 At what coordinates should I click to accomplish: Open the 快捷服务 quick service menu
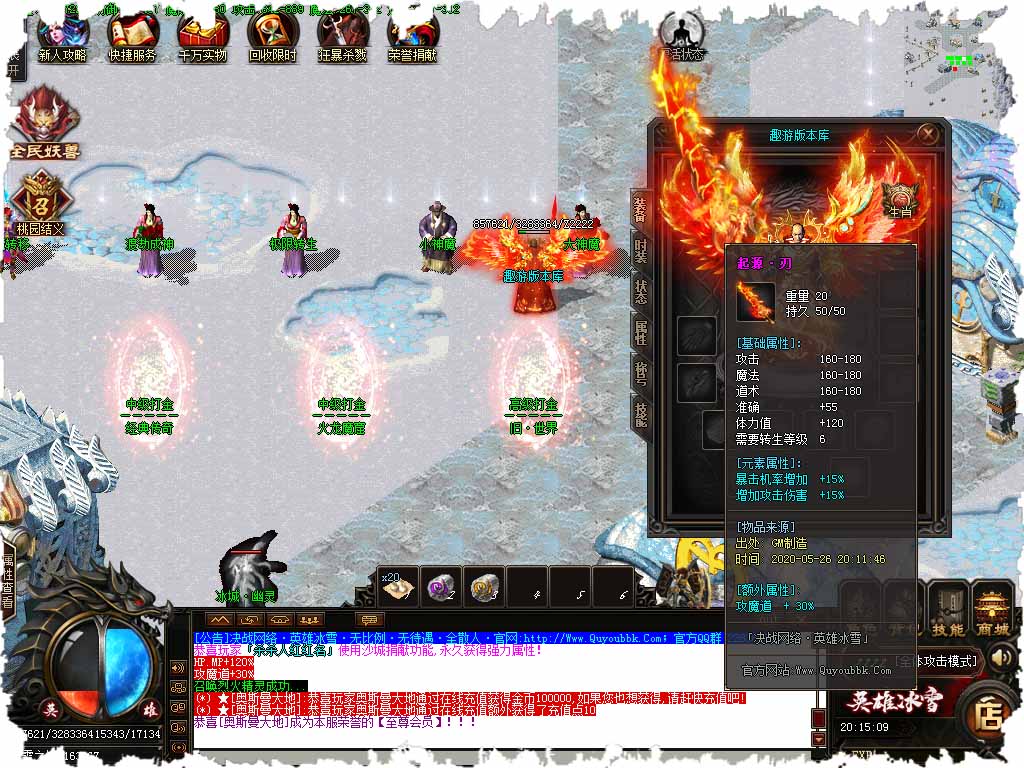132,37
